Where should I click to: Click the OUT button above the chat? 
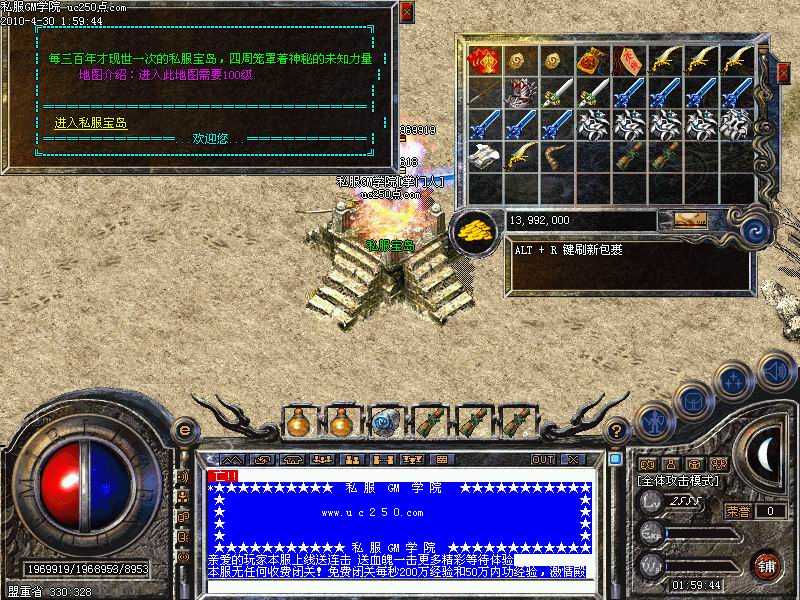click(543, 460)
